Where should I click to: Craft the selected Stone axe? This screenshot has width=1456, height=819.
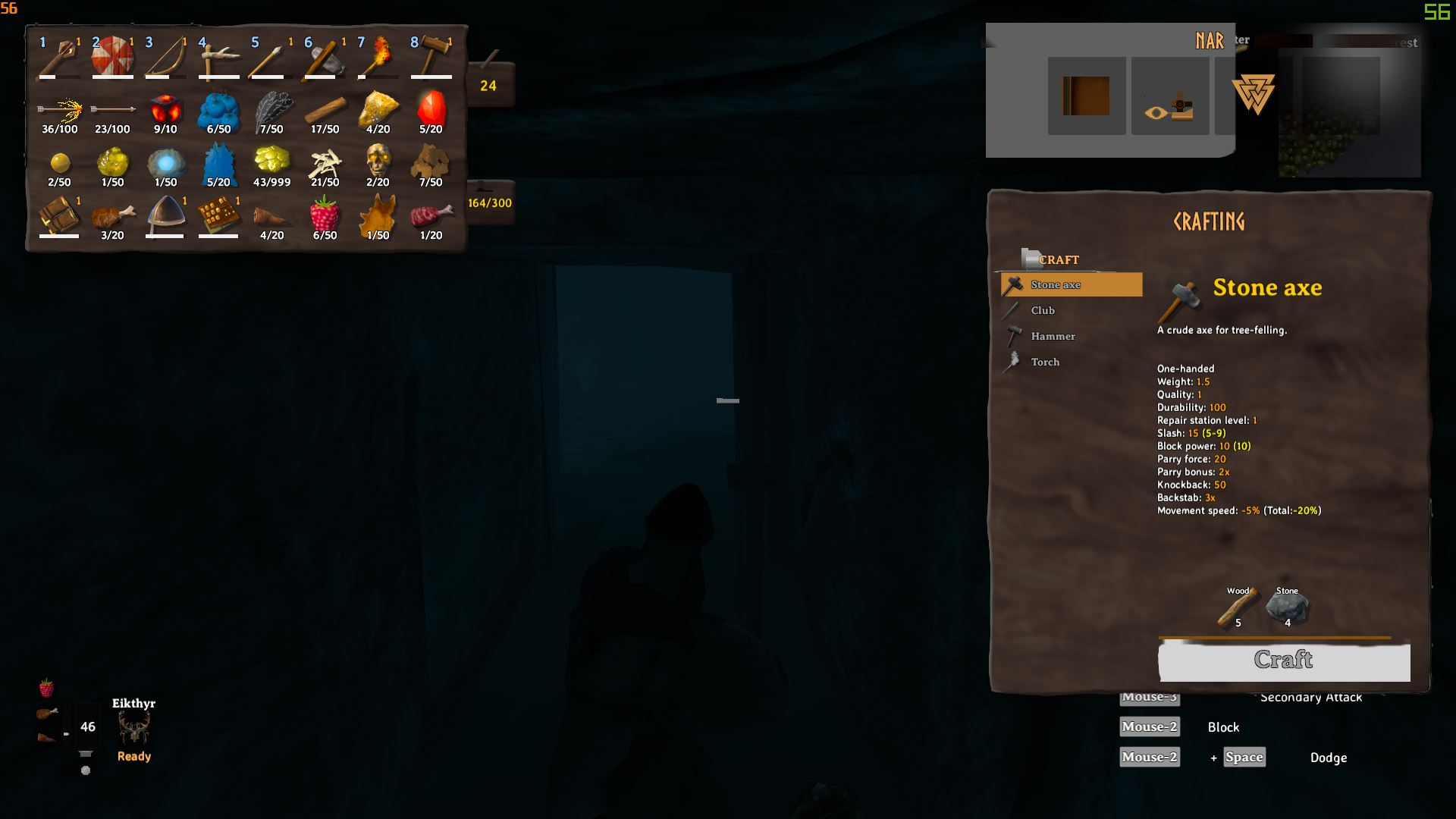[1283, 661]
